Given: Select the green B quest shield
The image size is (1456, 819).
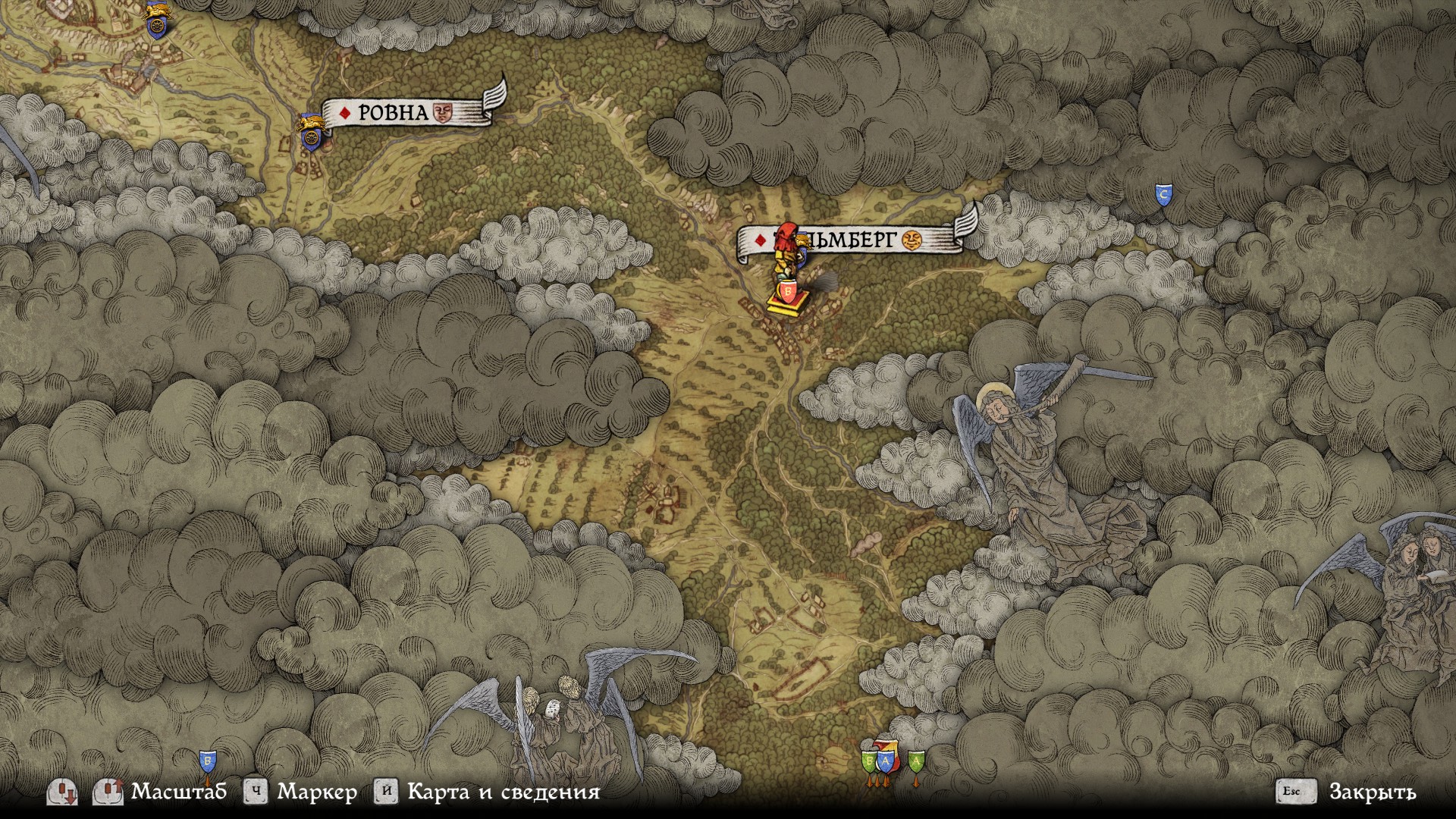Looking at the screenshot, I should coord(870,761).
